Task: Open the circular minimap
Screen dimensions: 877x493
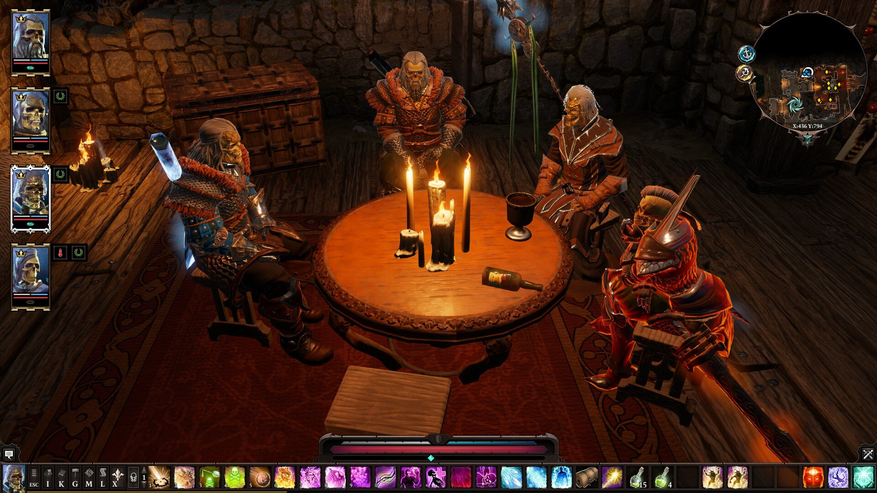Action: coord(810,75)
